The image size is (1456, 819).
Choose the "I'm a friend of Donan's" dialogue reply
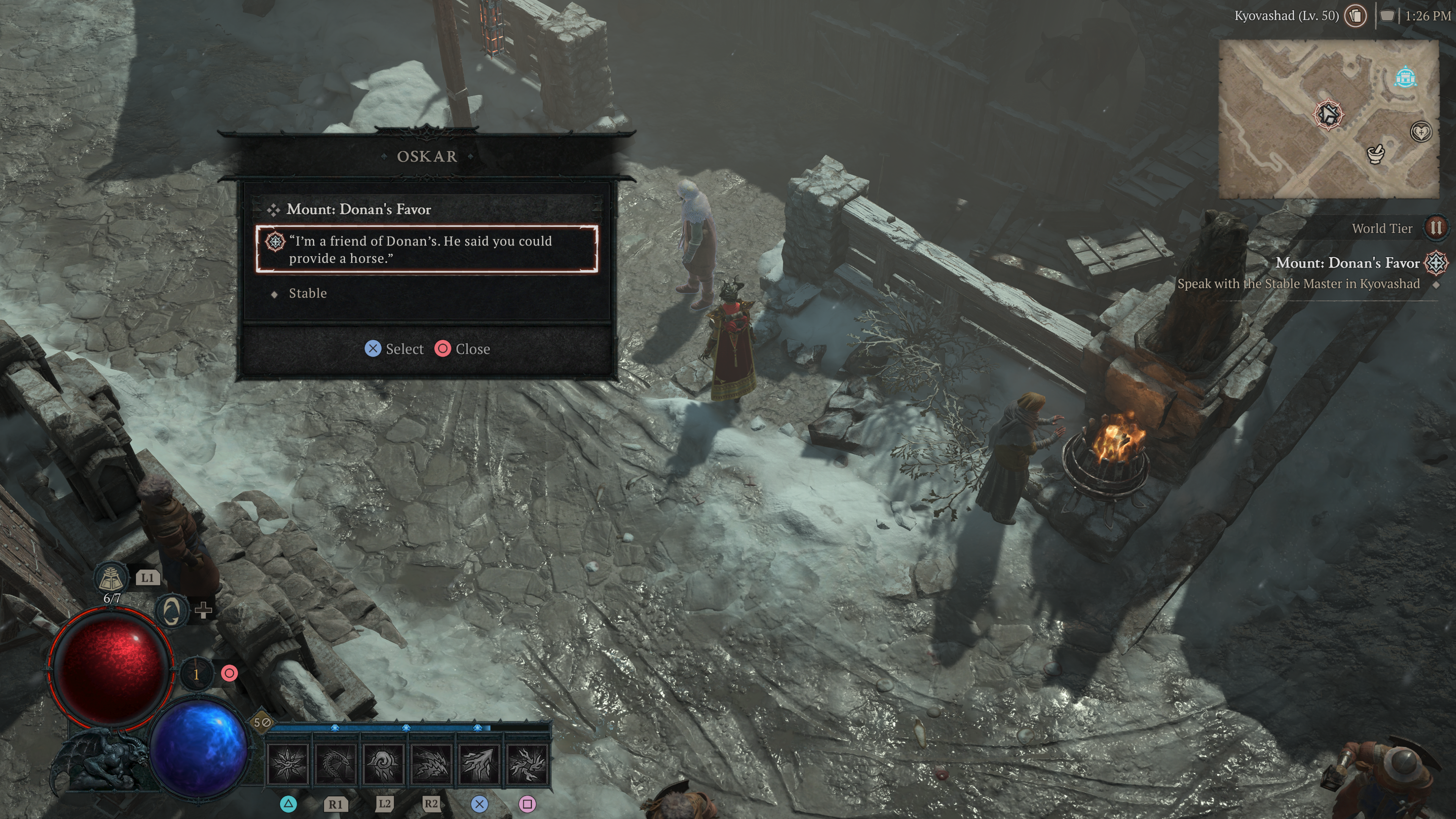tap(426, 249)
